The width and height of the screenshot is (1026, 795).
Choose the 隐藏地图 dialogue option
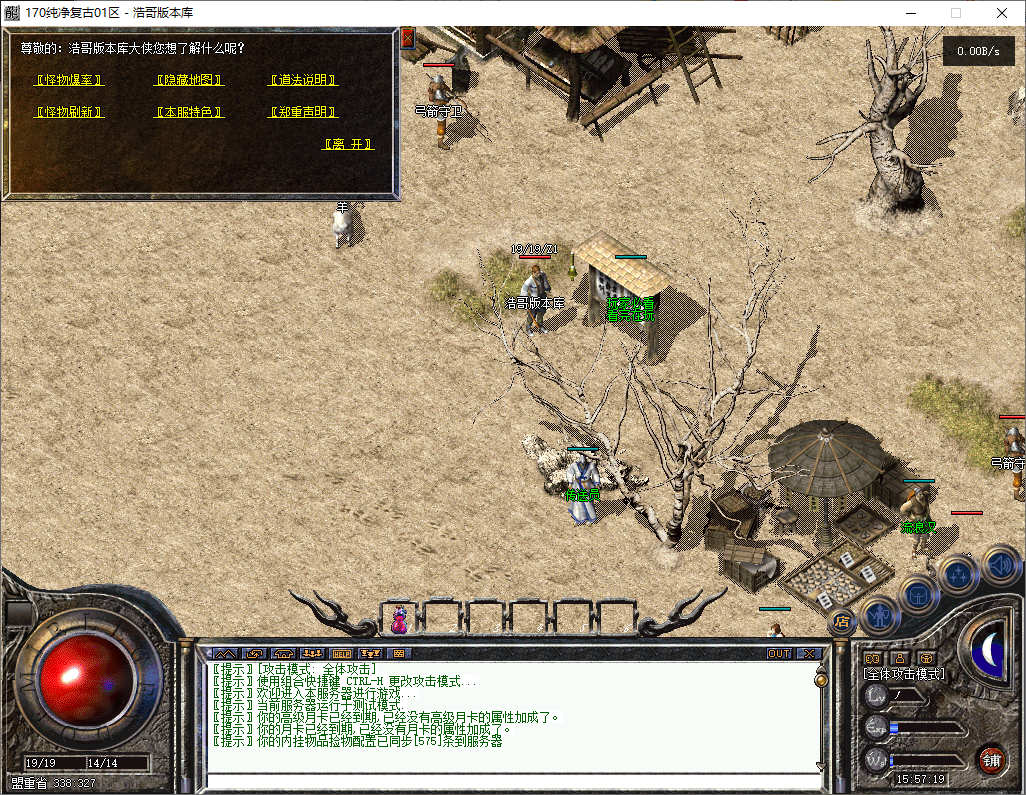pyautogui.click(x=188, y=80)
